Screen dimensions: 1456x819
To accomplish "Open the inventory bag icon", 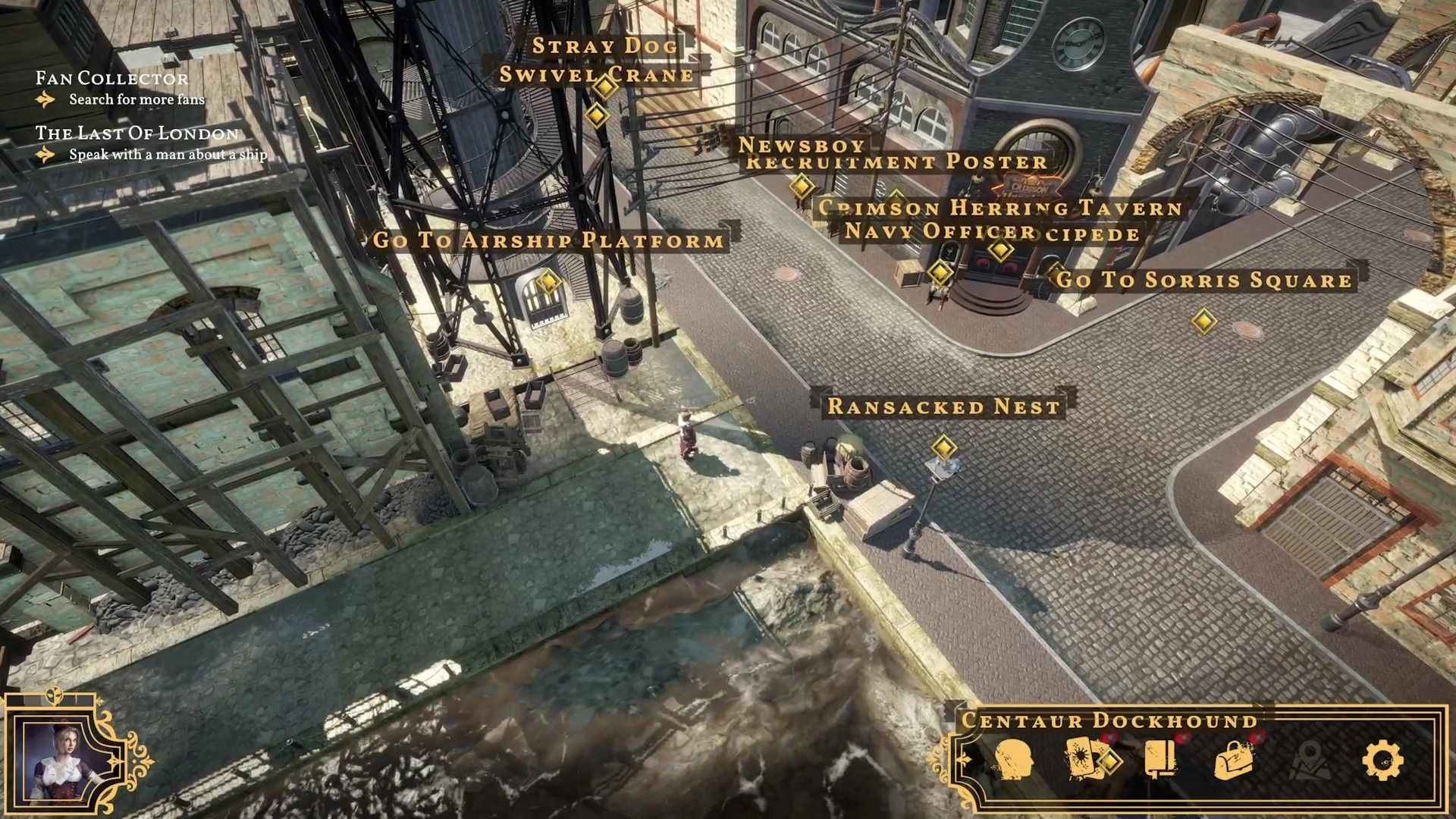I will click(x=1234, y=760).
